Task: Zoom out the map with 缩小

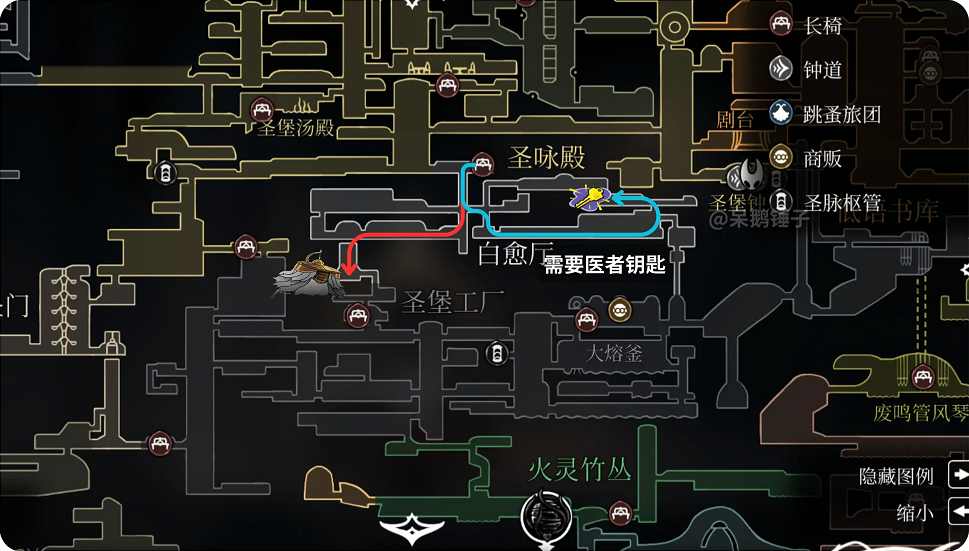Action: point(915,513)
